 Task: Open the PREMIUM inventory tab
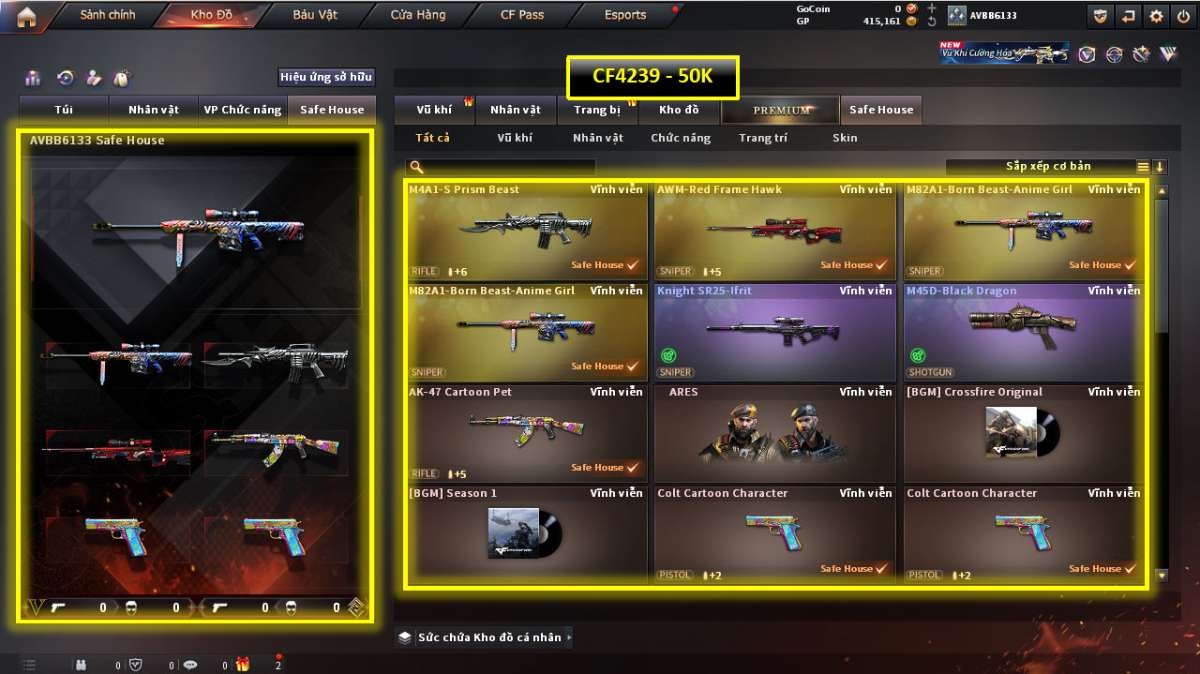click(x=782, y=110)
